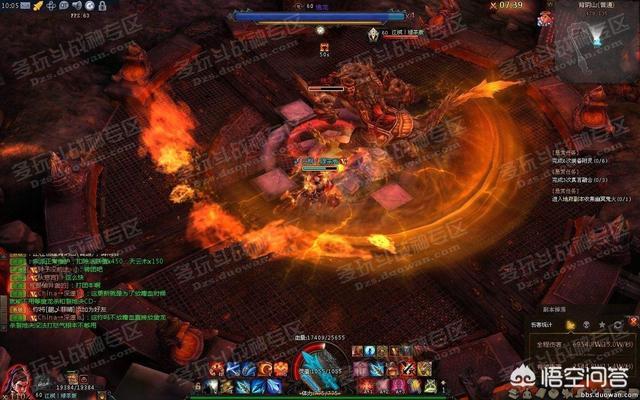Click the golden rocket icon
640x400 pixels.
37,6
